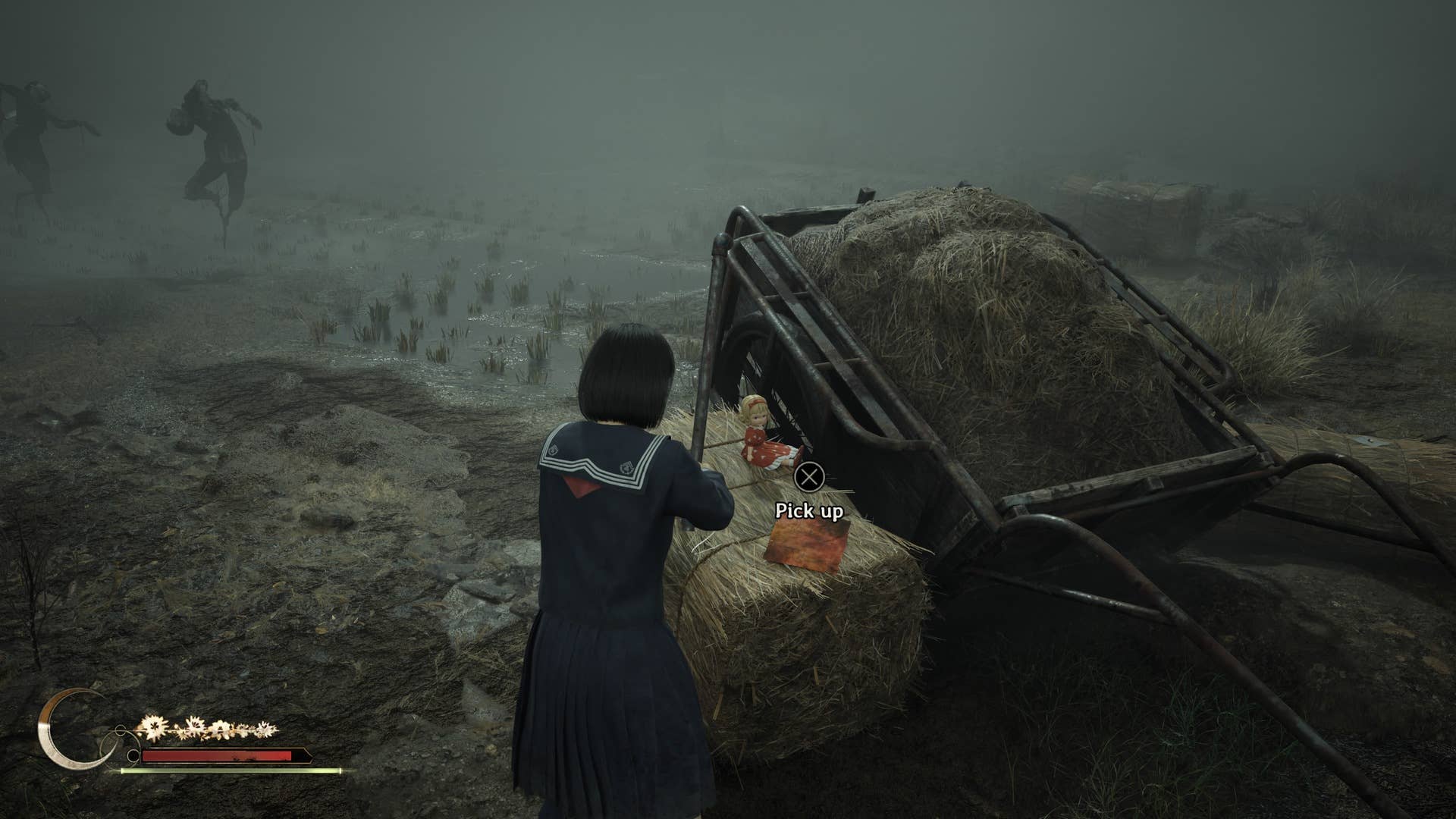Click the flower garland sanity indicator
1456x819 pixels.
click(207, 728)
